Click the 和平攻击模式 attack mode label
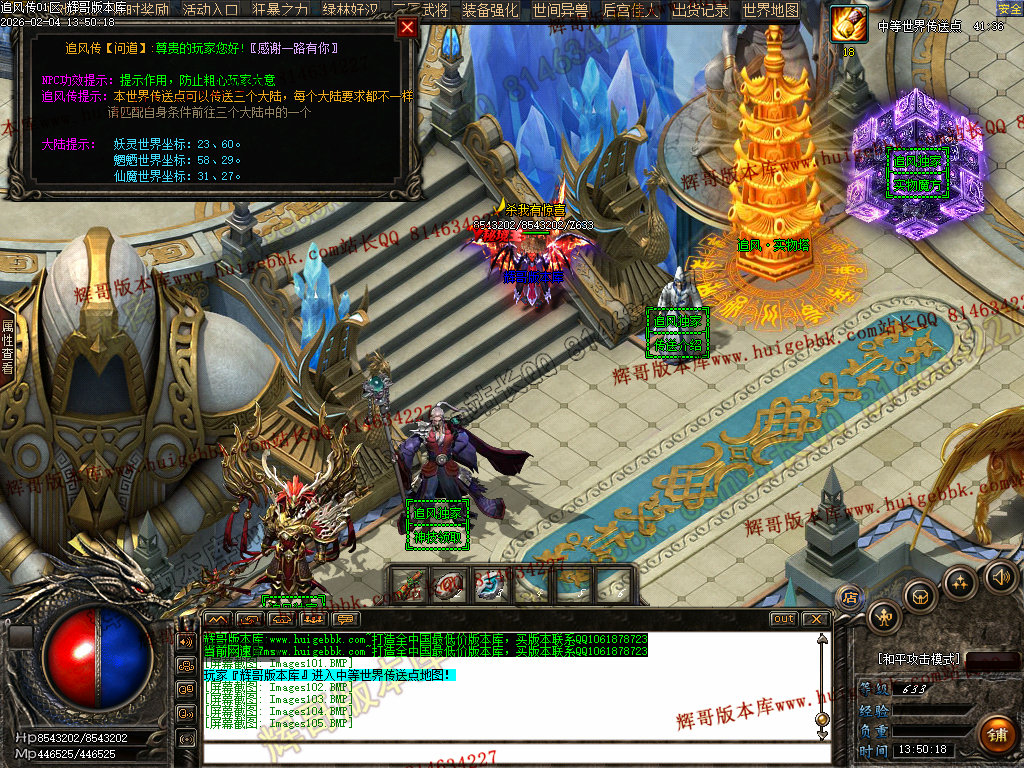The width and height of the screenshot is (1024, 768). 919,659
